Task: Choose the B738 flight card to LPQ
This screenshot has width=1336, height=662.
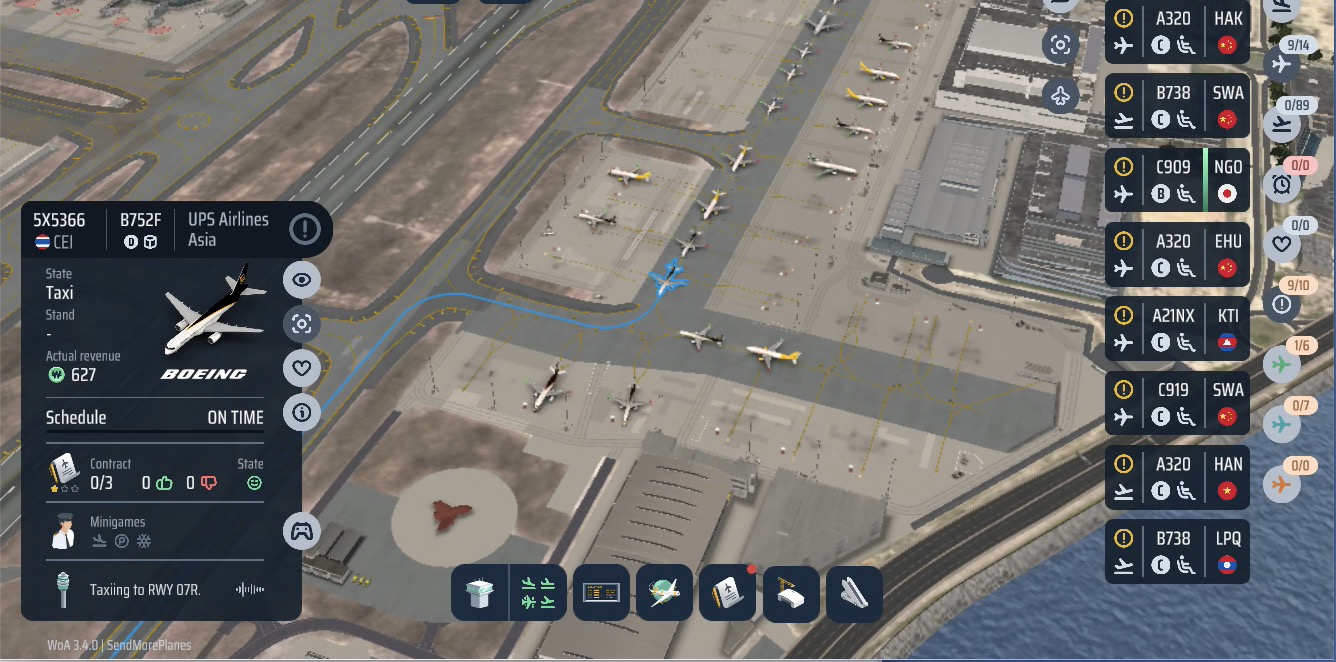Action: (1177, 551)
